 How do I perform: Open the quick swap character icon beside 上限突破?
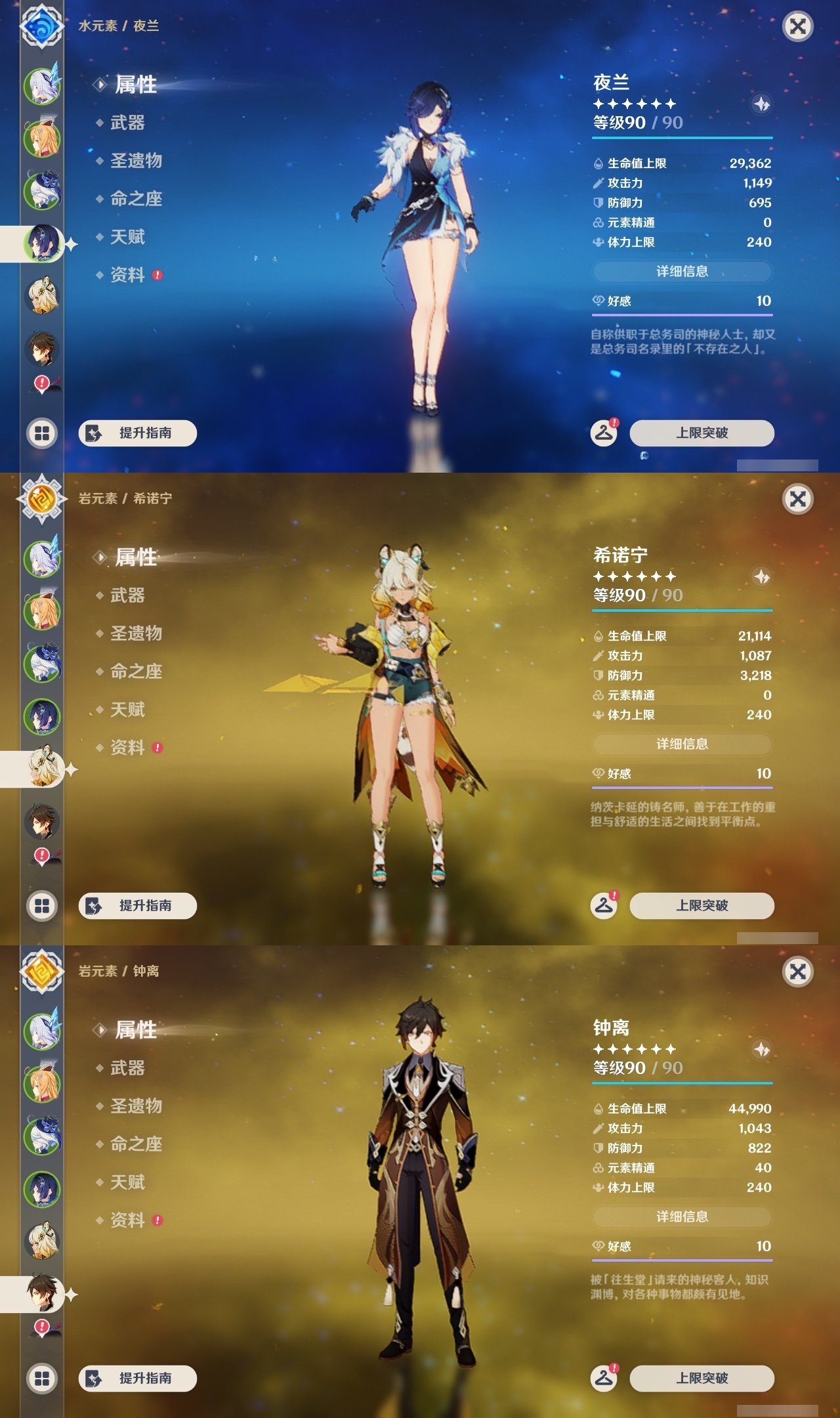(x=605, y=432)
